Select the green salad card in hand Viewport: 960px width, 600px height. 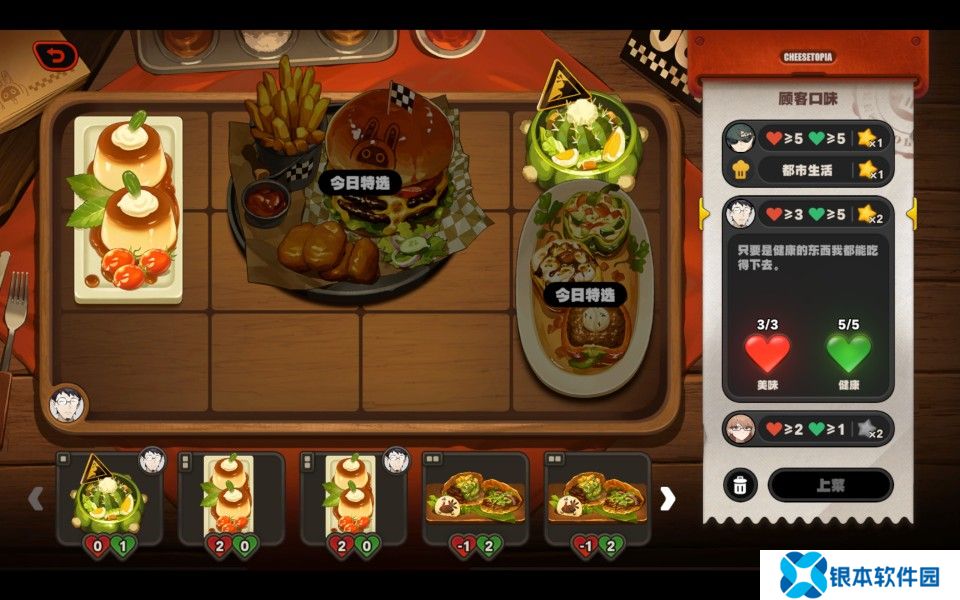pyautogui.click(x=110, y=498)
